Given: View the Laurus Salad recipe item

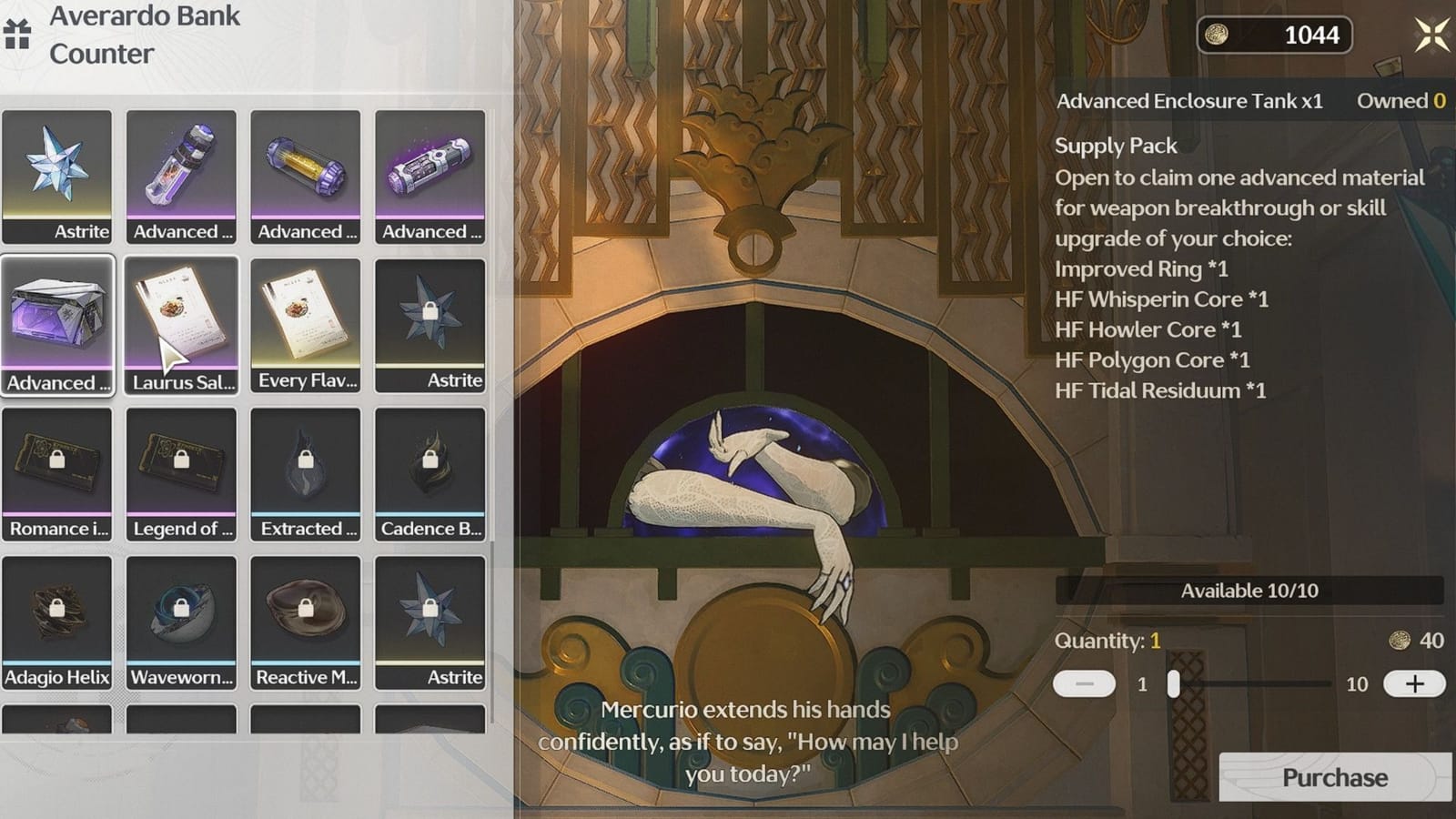Looking at the screenshot, I should pyautogui.click(x=181, y=323).
